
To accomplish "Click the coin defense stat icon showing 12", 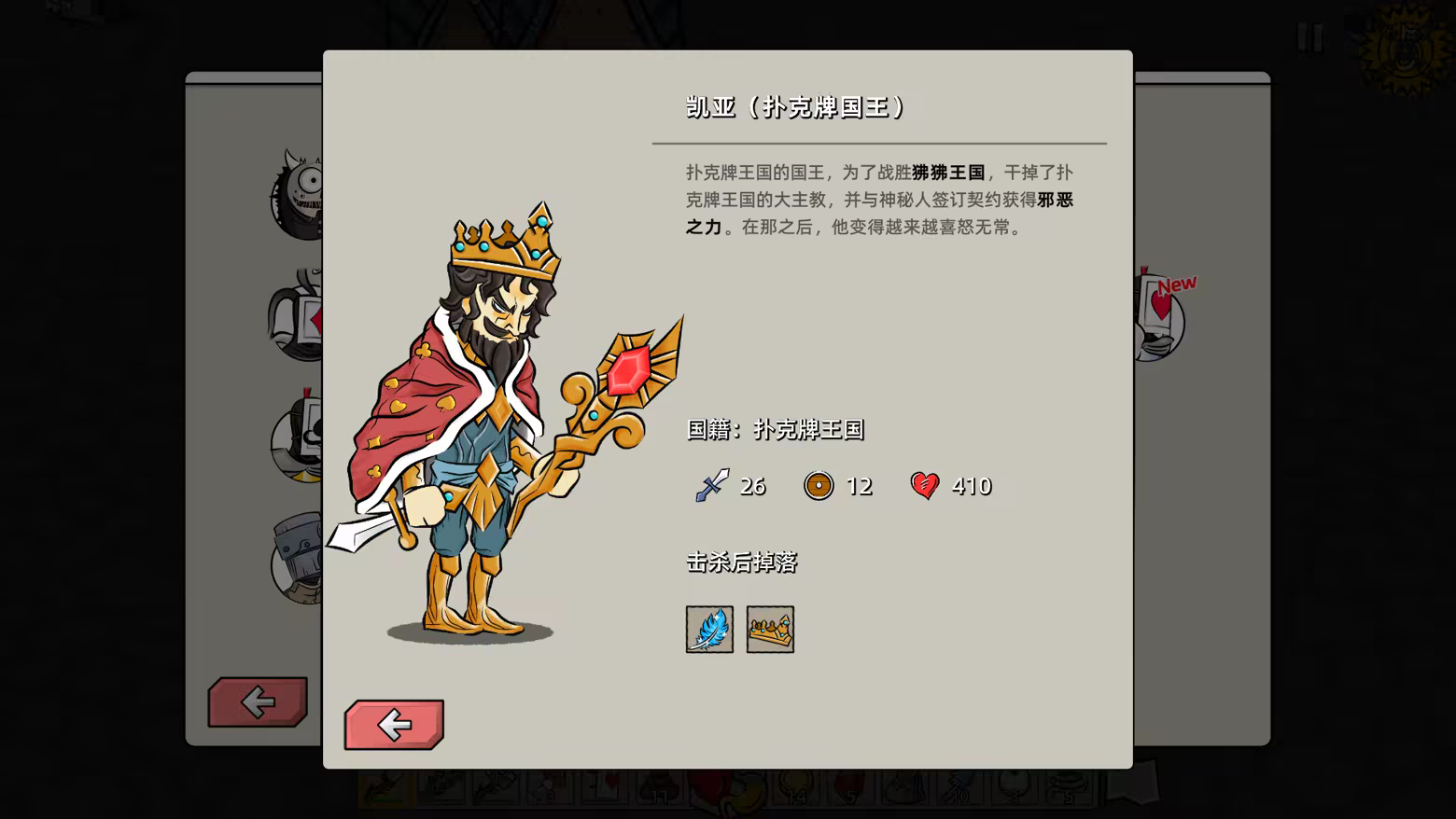I will (819, 486).
